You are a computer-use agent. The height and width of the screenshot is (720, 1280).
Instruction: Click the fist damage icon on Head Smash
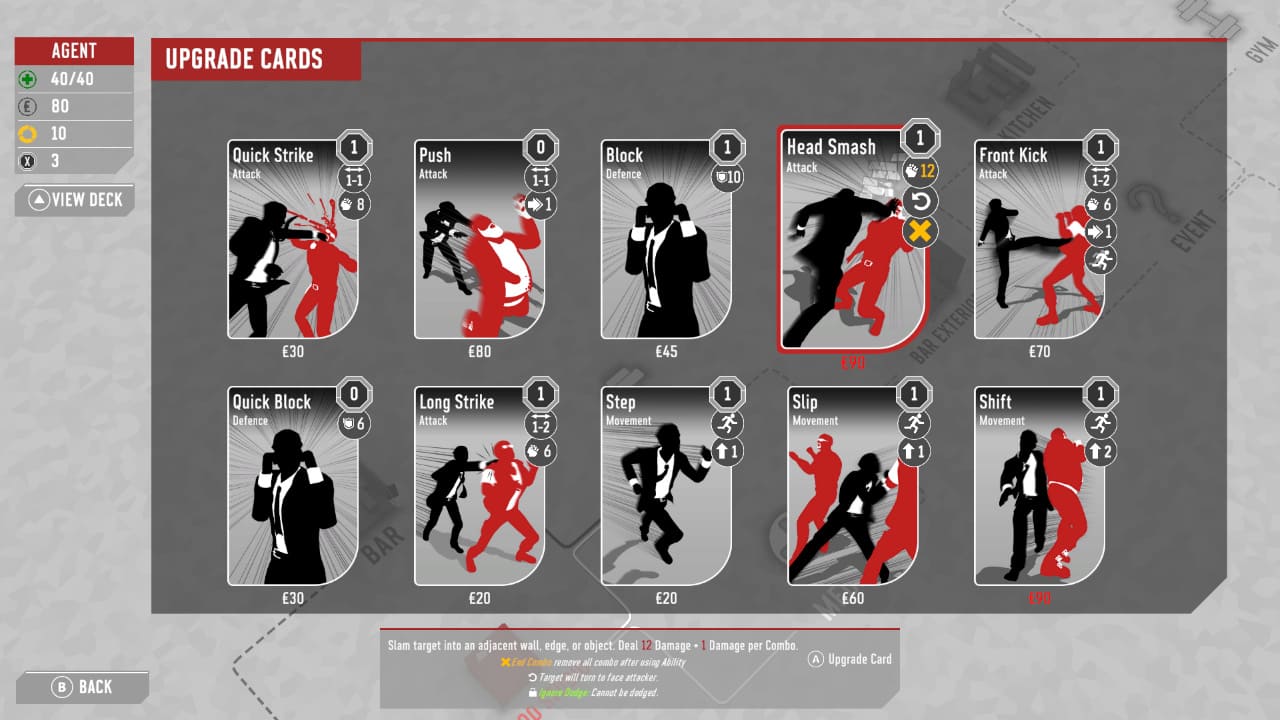click(x=920, y=170)
